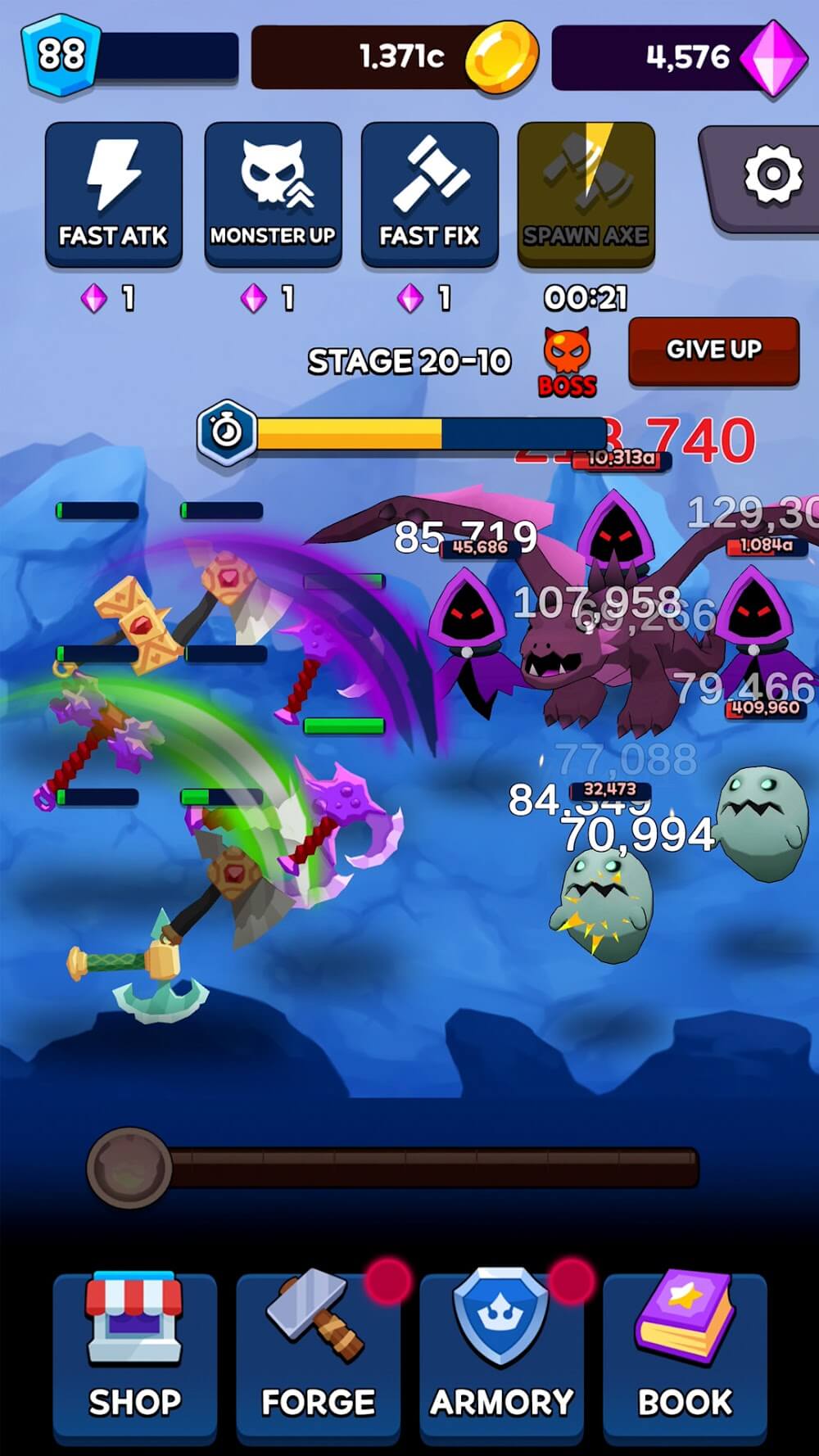Viewport: 819px width, 1456px height.
Task: Click the gold coin currency counter
Action: point(395,57)
